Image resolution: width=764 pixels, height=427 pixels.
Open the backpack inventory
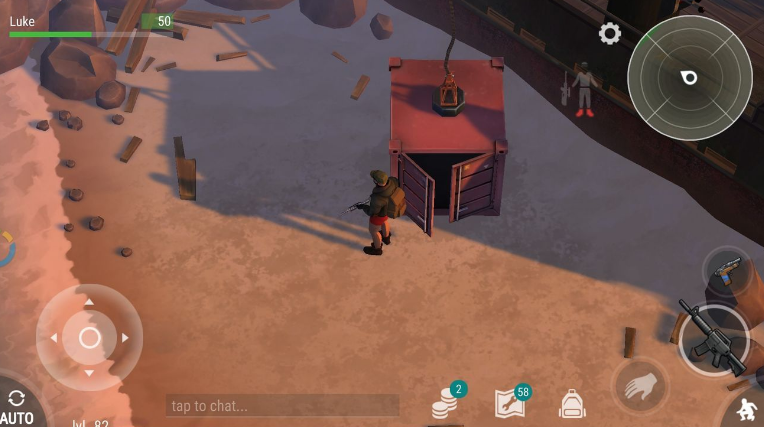pos(572,403)
